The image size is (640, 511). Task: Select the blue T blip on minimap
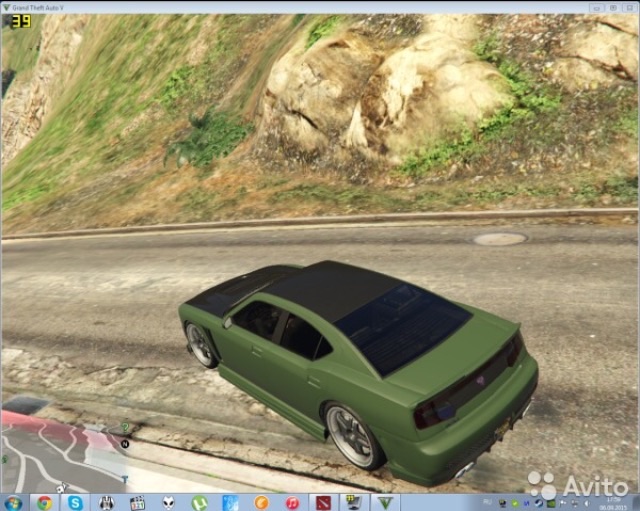coord(124,478)
